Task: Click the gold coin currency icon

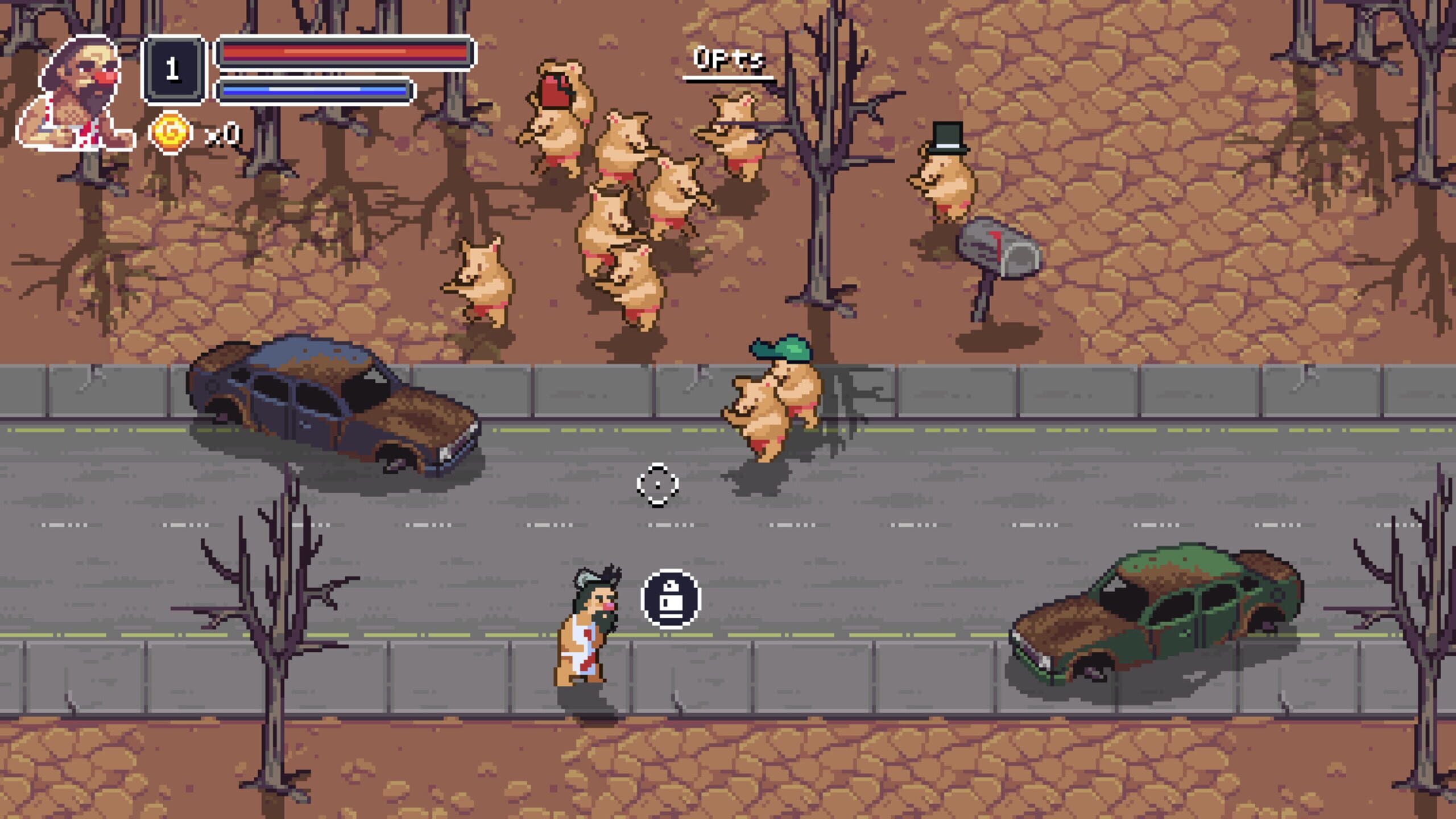Action: click(170, 133)
